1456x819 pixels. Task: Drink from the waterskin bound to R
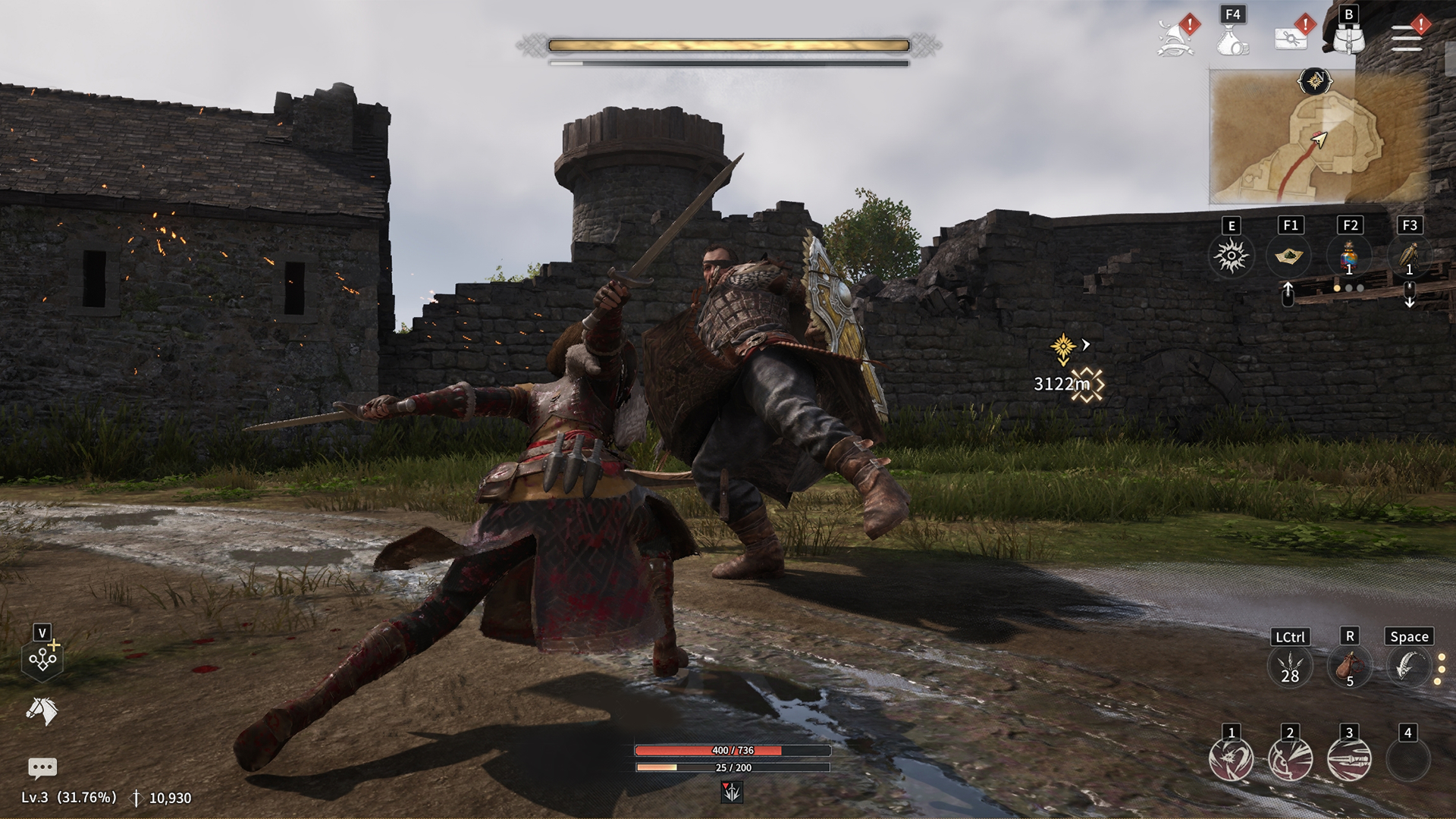point(1348,669)
